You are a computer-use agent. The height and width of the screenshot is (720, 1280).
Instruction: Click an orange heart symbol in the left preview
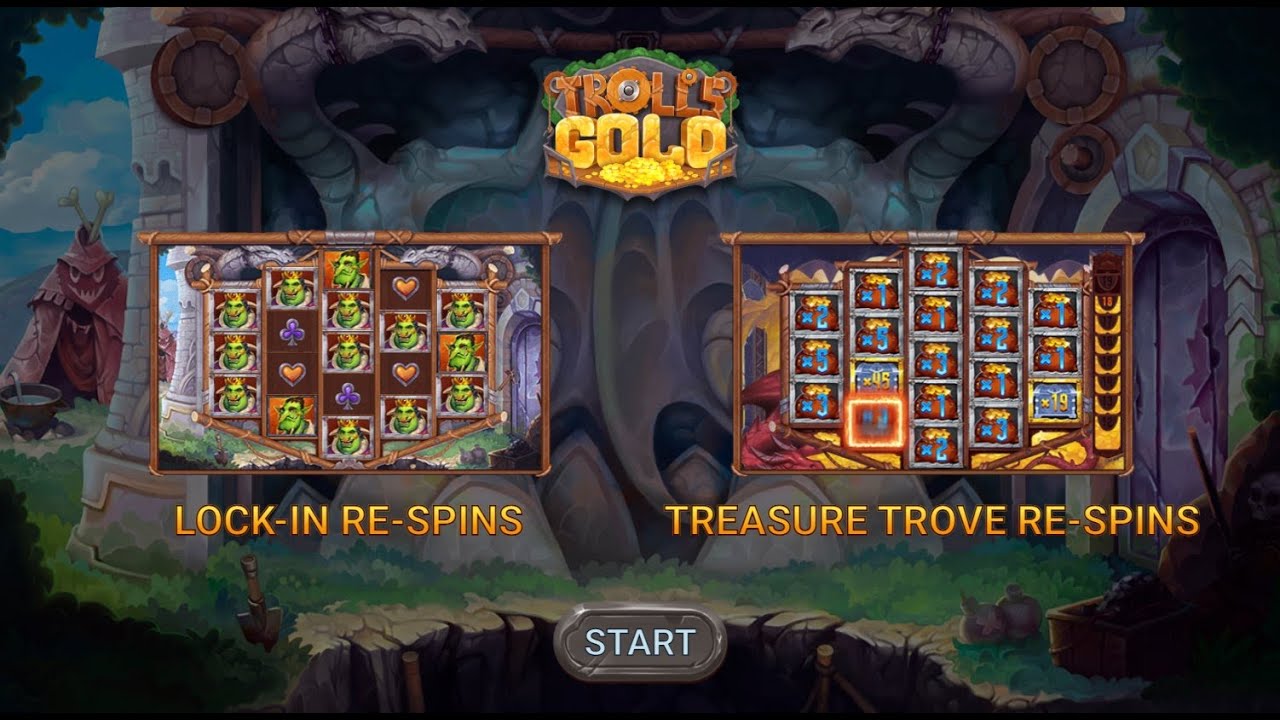292,374
